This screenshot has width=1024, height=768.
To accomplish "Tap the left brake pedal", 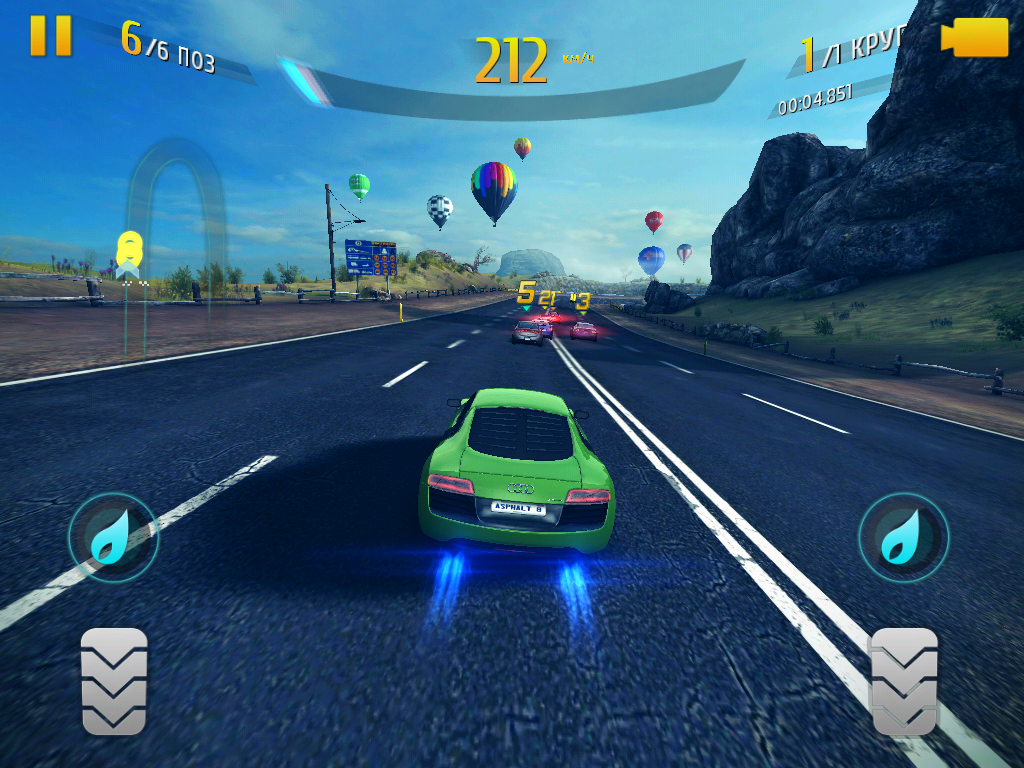I will tap(114, 682).
